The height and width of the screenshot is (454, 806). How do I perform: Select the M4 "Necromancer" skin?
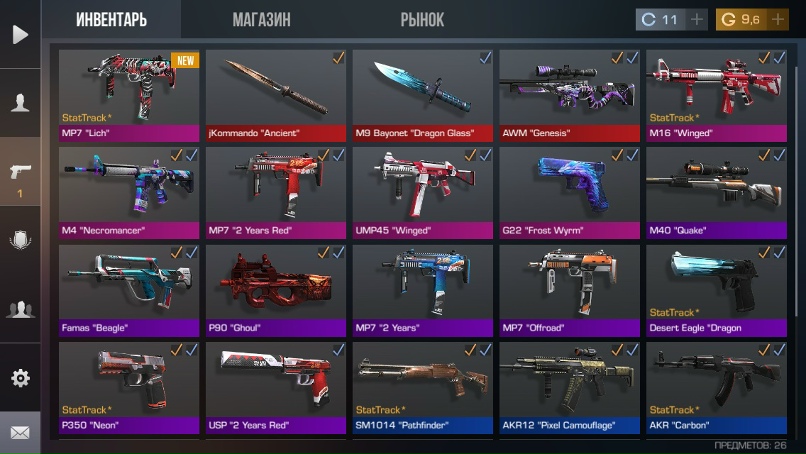pos(130,192)
